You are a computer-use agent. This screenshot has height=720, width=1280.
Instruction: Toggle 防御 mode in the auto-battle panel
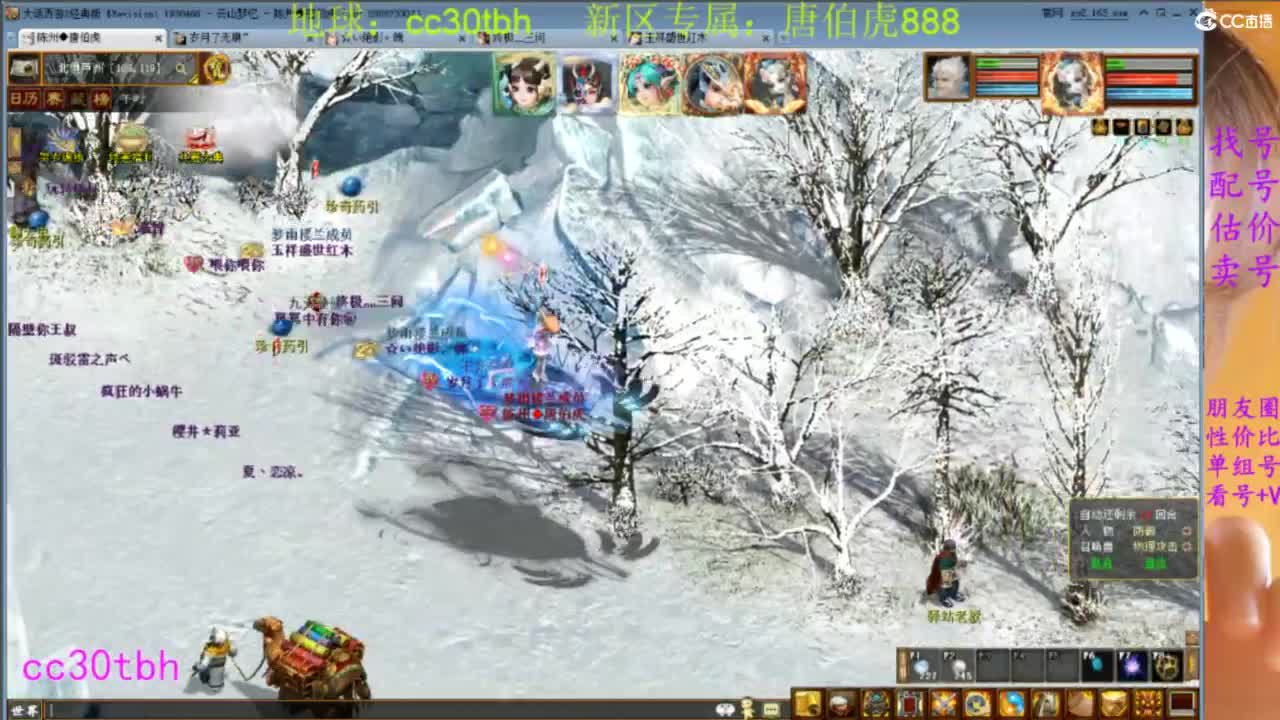tap(1145, 530)
